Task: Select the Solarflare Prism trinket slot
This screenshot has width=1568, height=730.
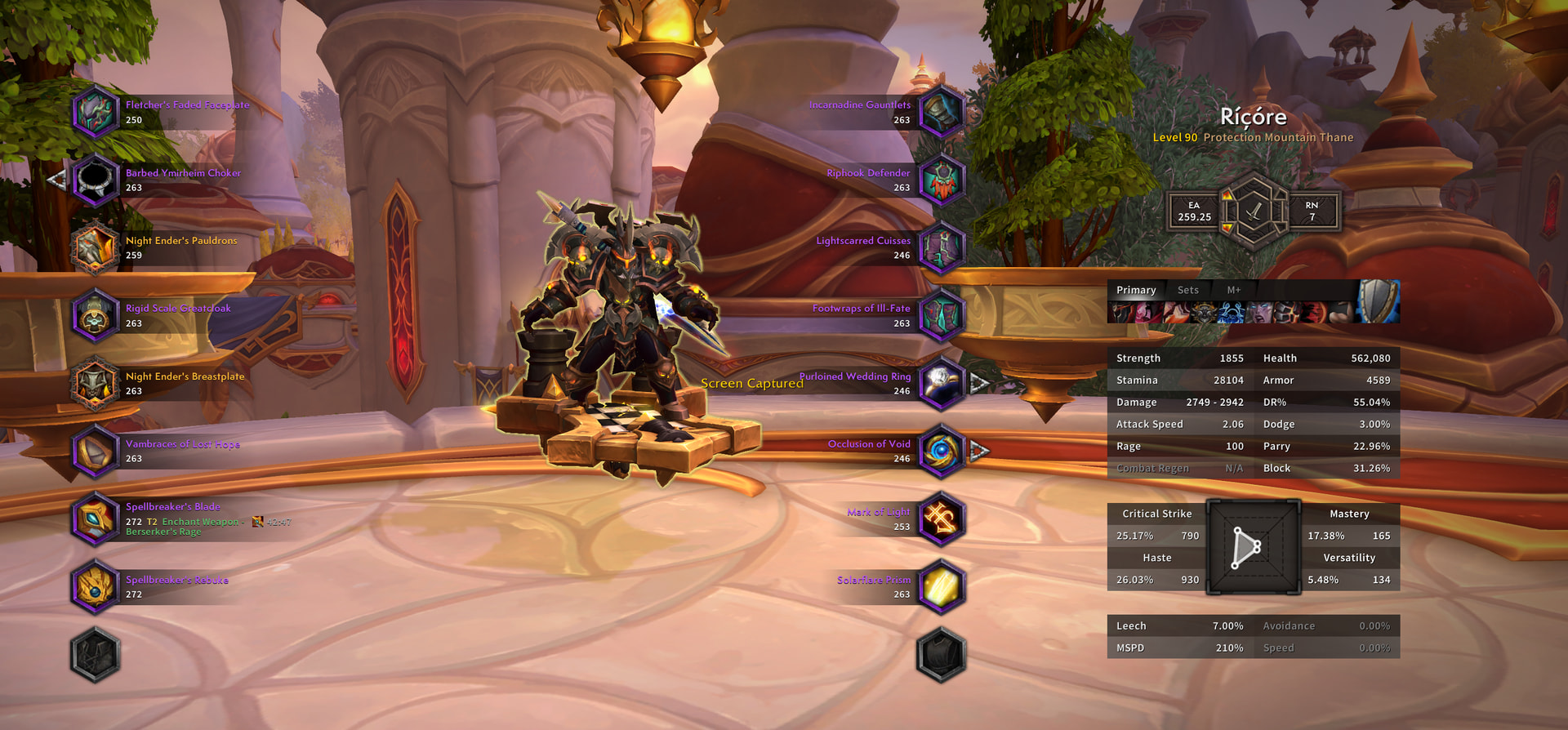Action: 942,586
